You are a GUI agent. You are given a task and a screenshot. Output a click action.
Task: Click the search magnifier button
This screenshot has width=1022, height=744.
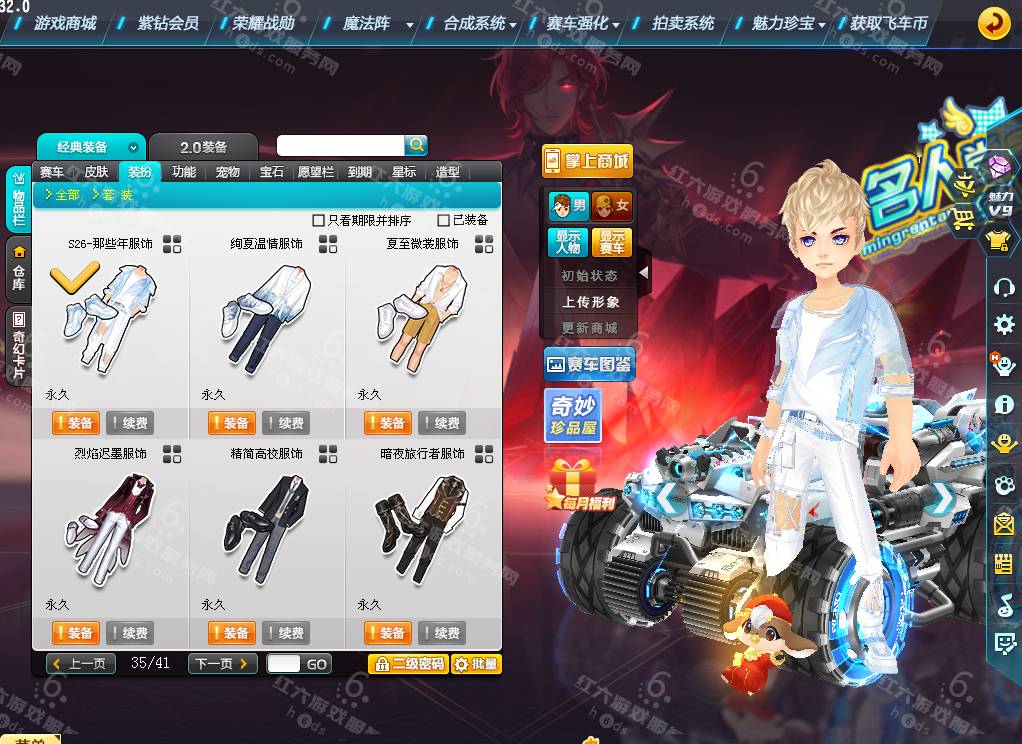tap(416, 145)
